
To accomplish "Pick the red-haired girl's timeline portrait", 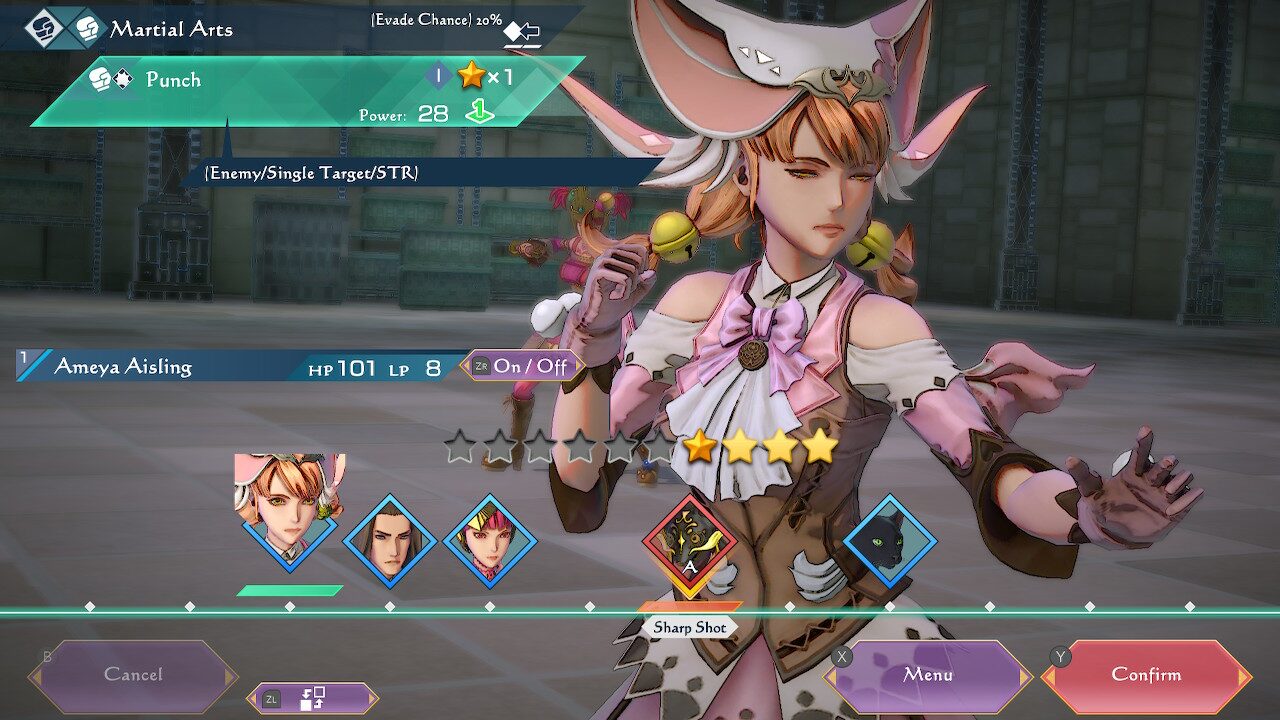I will click(x=490, y=541).
